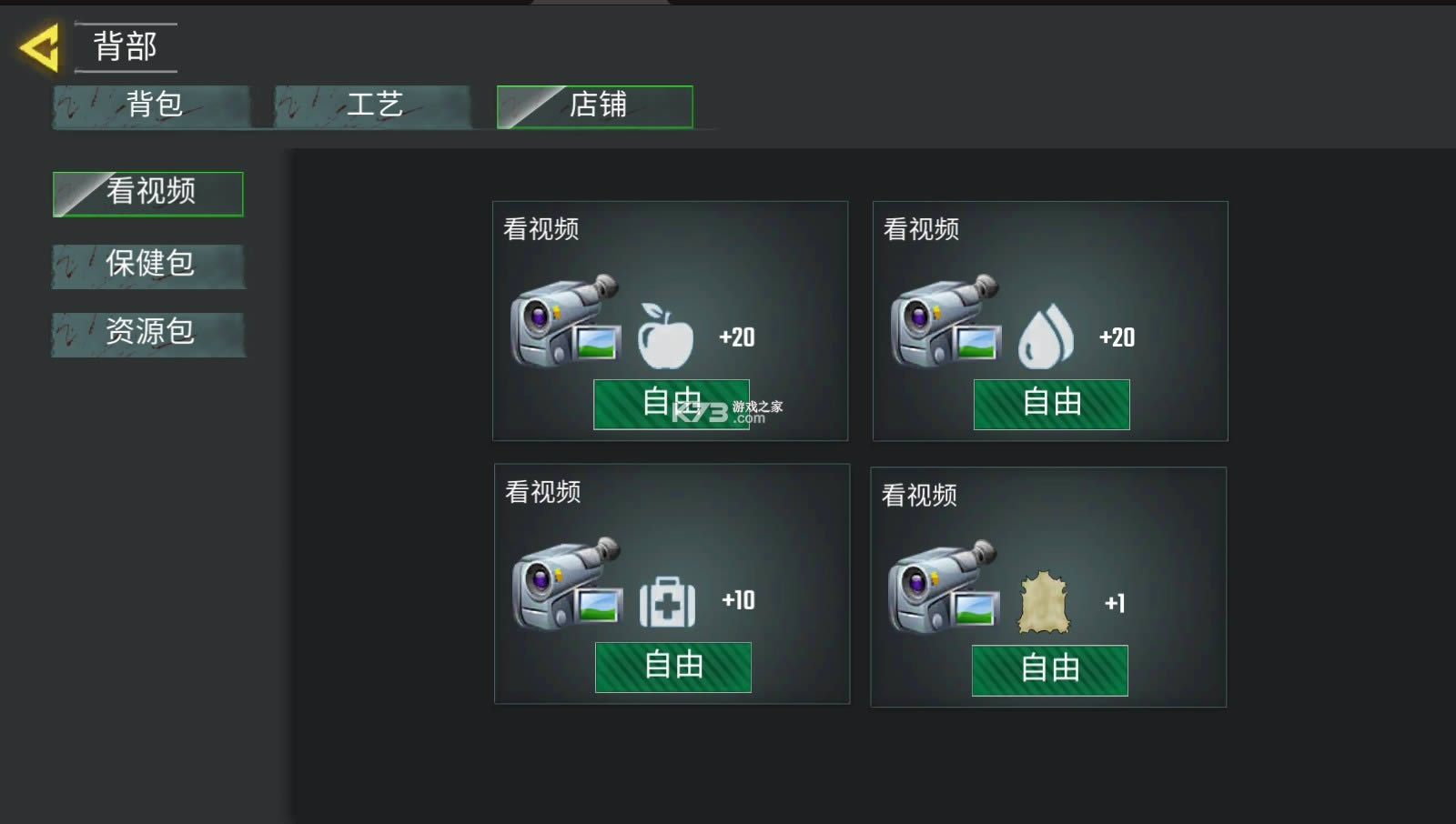Select 看视频 in the left sidebar
This screenshot has height=824, width=1456.
coord(147,193)
